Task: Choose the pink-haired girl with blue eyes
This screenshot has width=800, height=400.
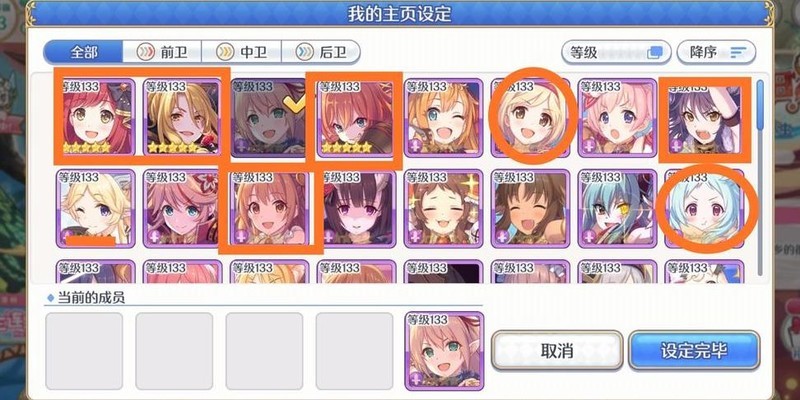Action: click(x=617, y=118)
